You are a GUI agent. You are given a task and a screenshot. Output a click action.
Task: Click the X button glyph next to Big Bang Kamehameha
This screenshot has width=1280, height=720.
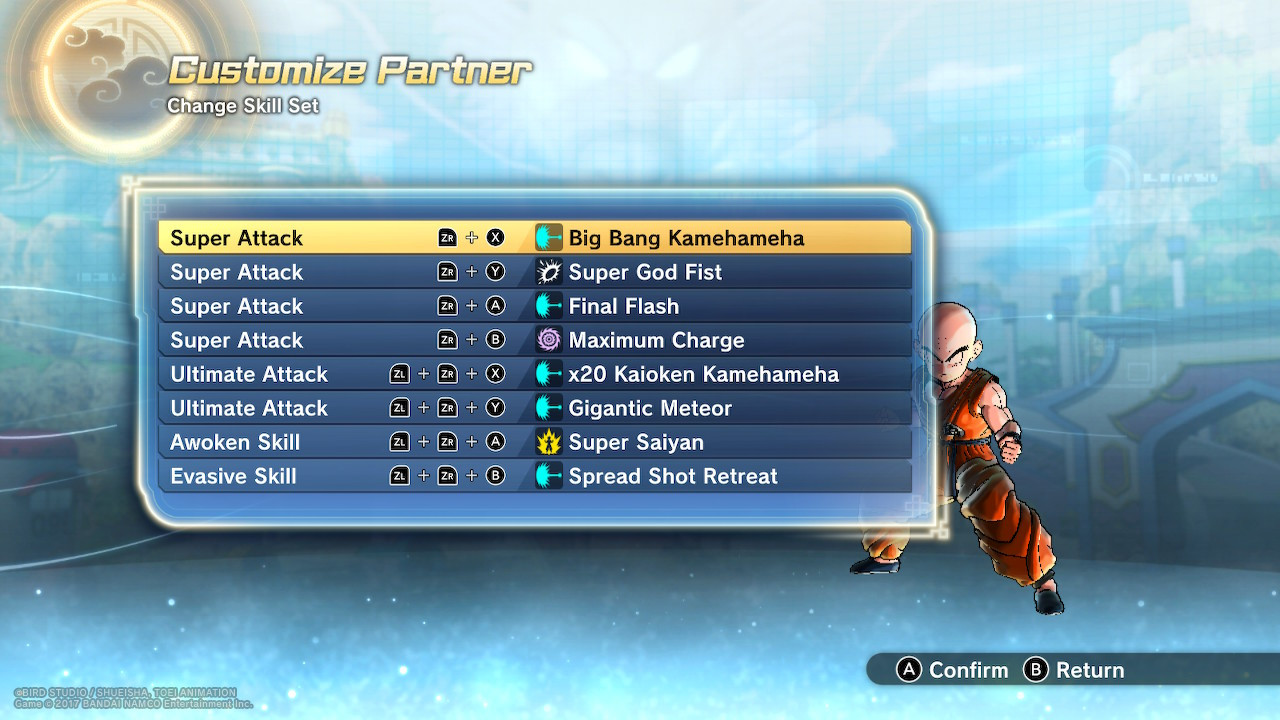click(x=494, y=237)
